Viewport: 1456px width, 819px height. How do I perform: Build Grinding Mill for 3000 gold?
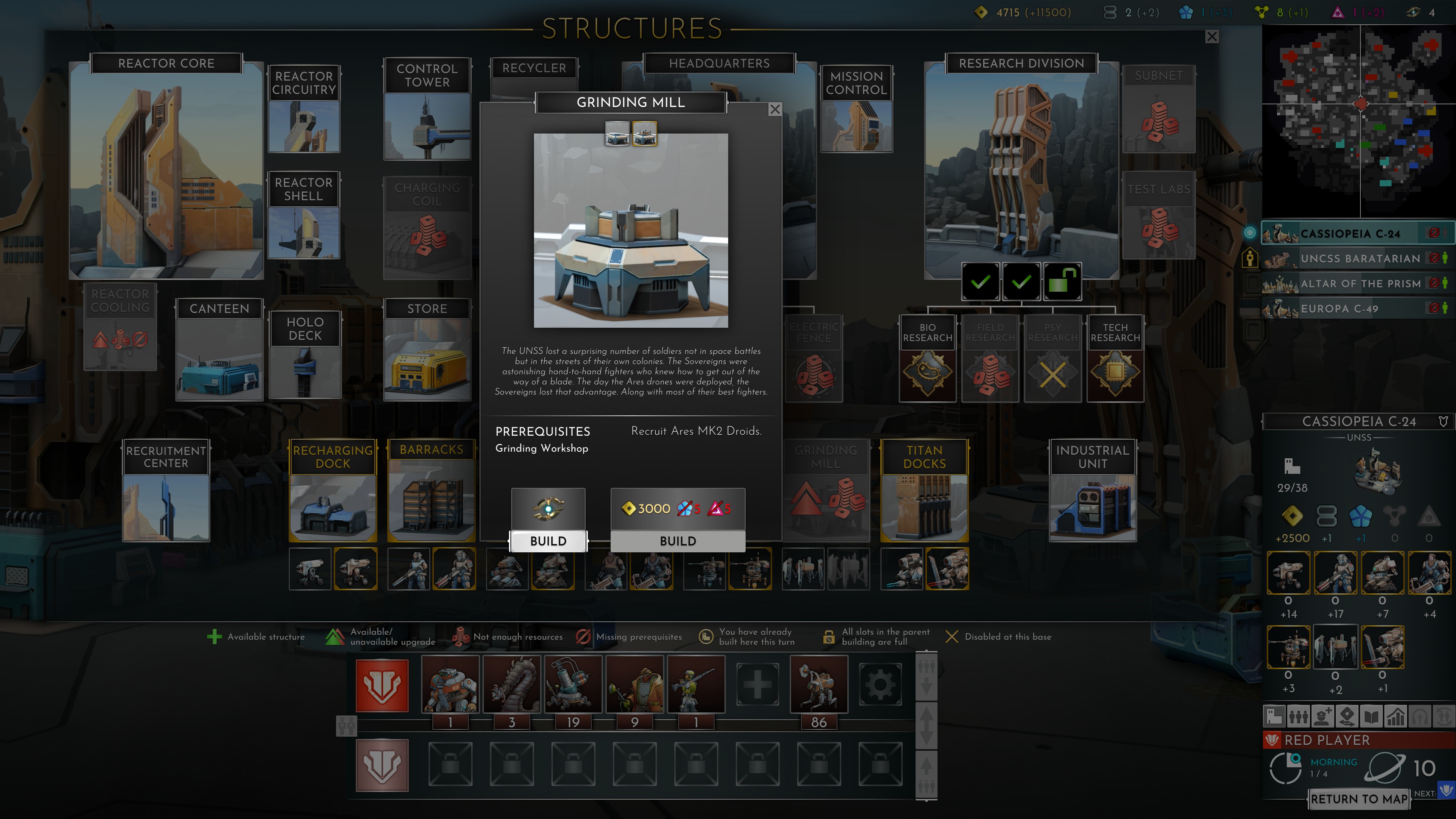click(678, 540)
